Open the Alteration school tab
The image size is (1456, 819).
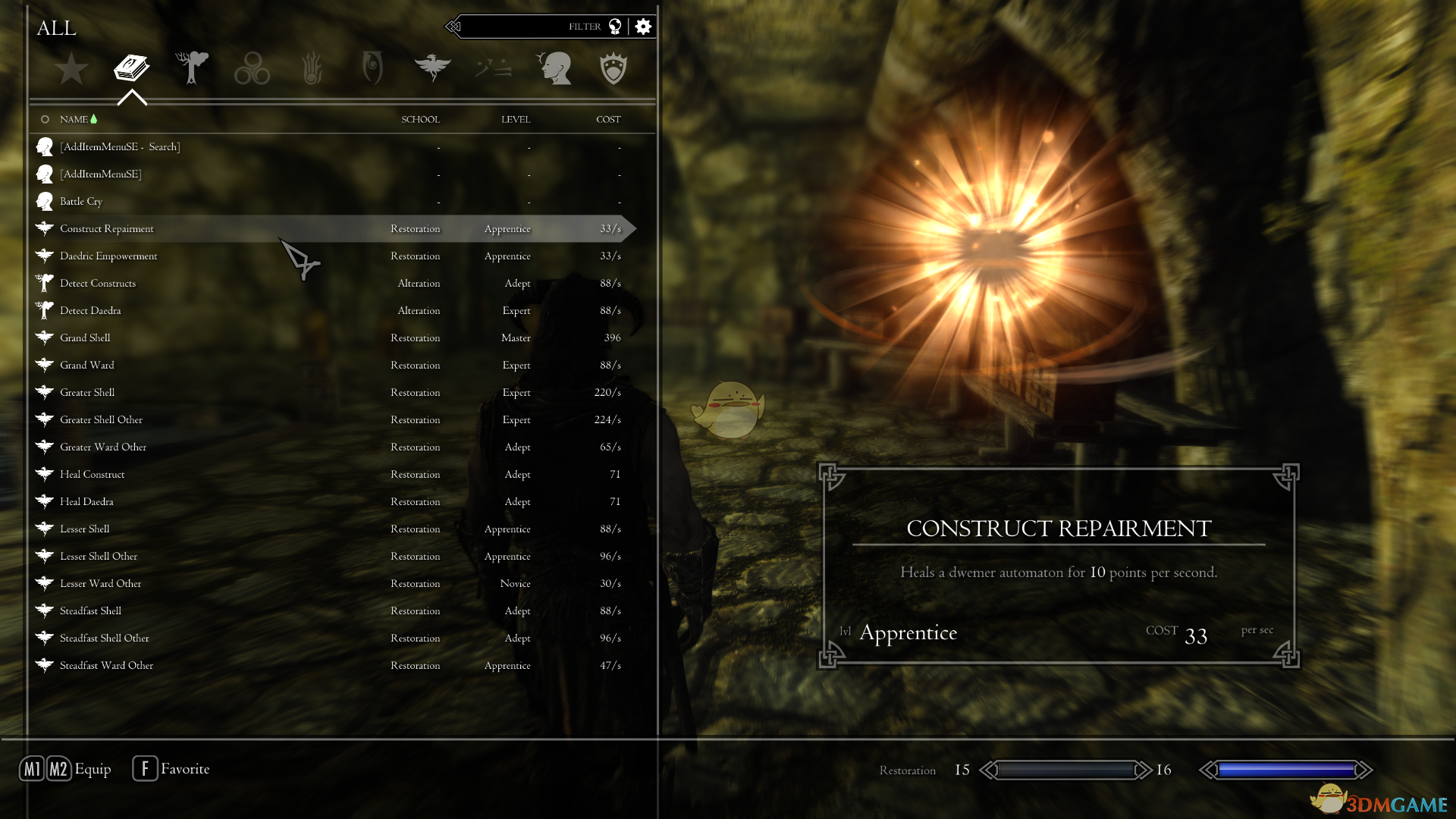point(192,68)
